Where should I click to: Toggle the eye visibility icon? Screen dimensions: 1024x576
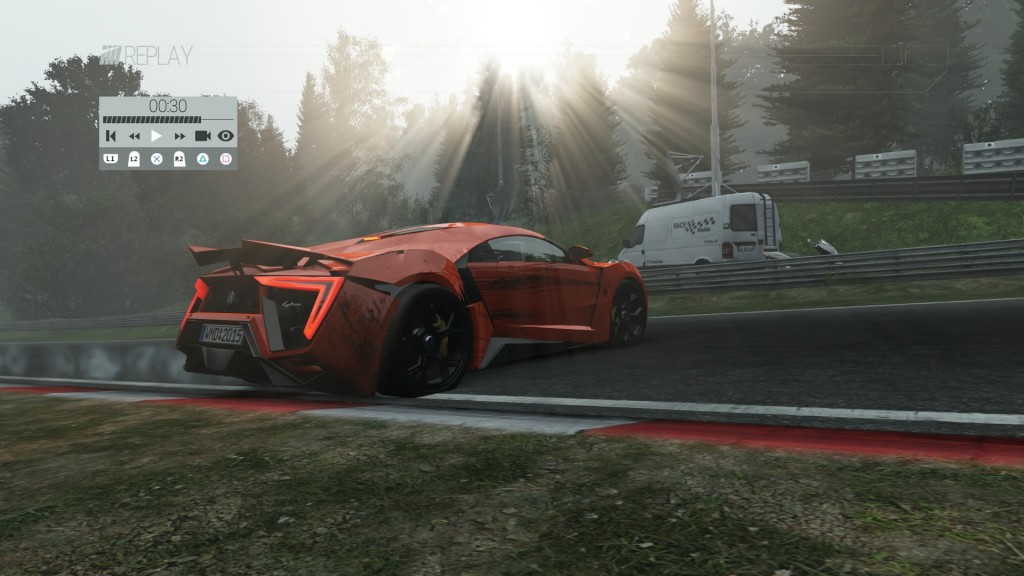(225, 136)
